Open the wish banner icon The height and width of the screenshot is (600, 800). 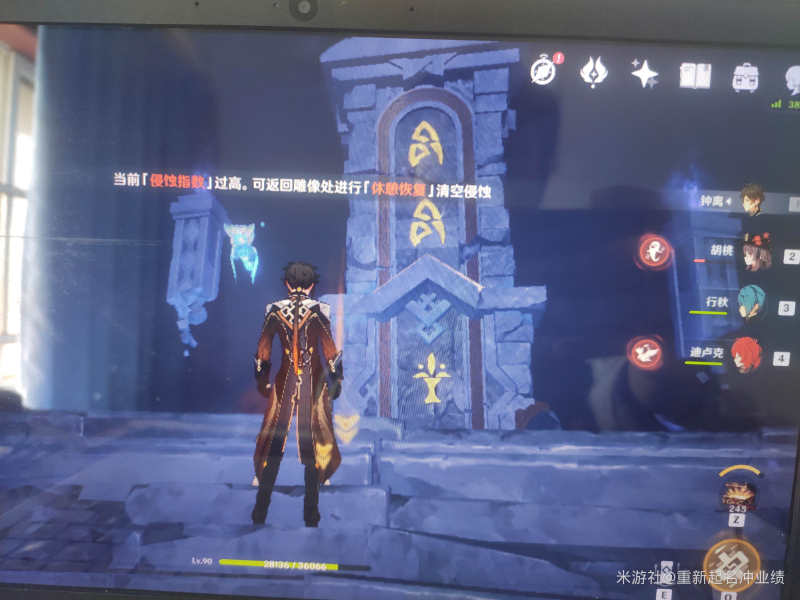pos(594,72)
